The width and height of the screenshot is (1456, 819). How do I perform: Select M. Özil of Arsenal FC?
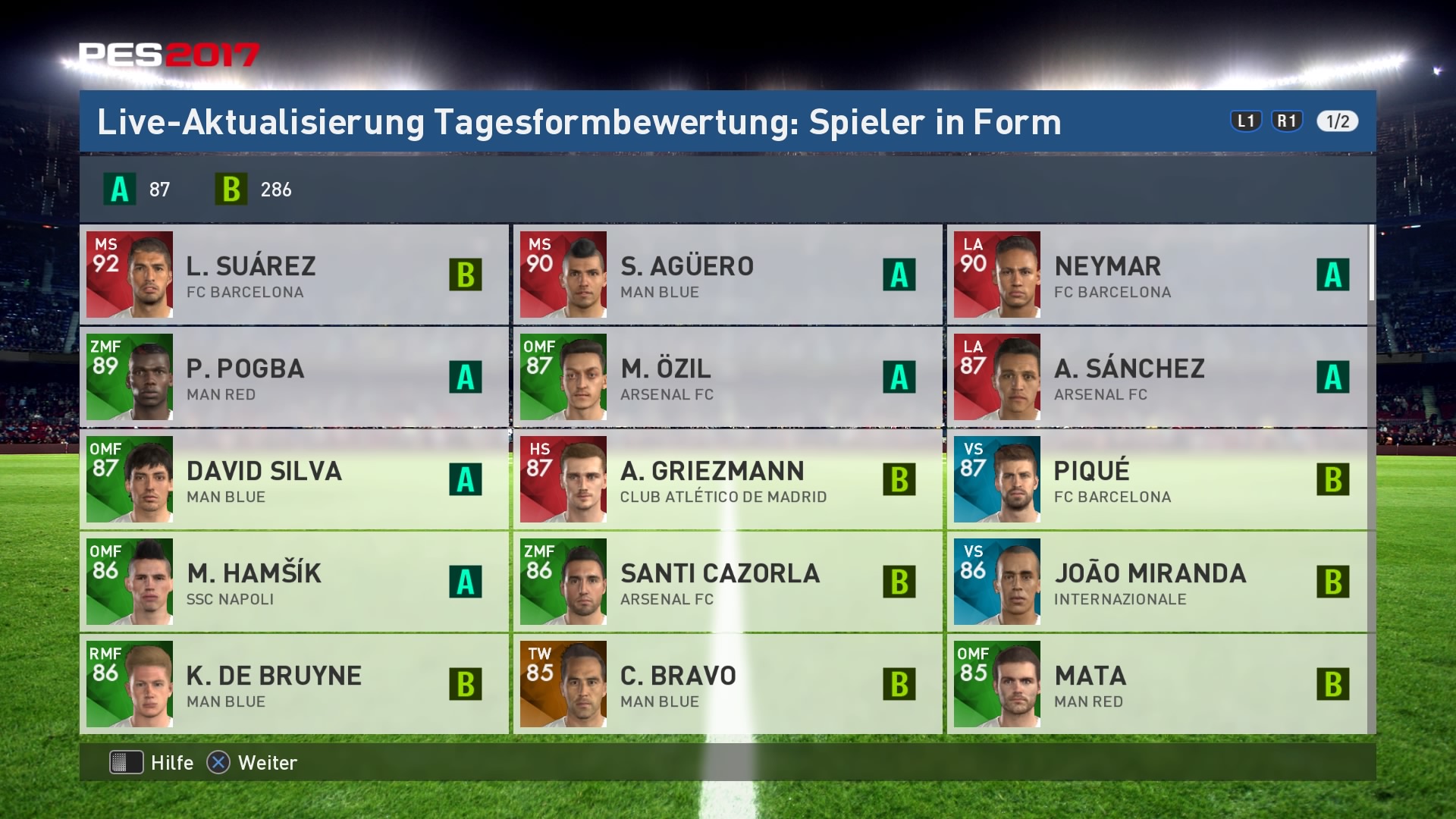point(728,377)
